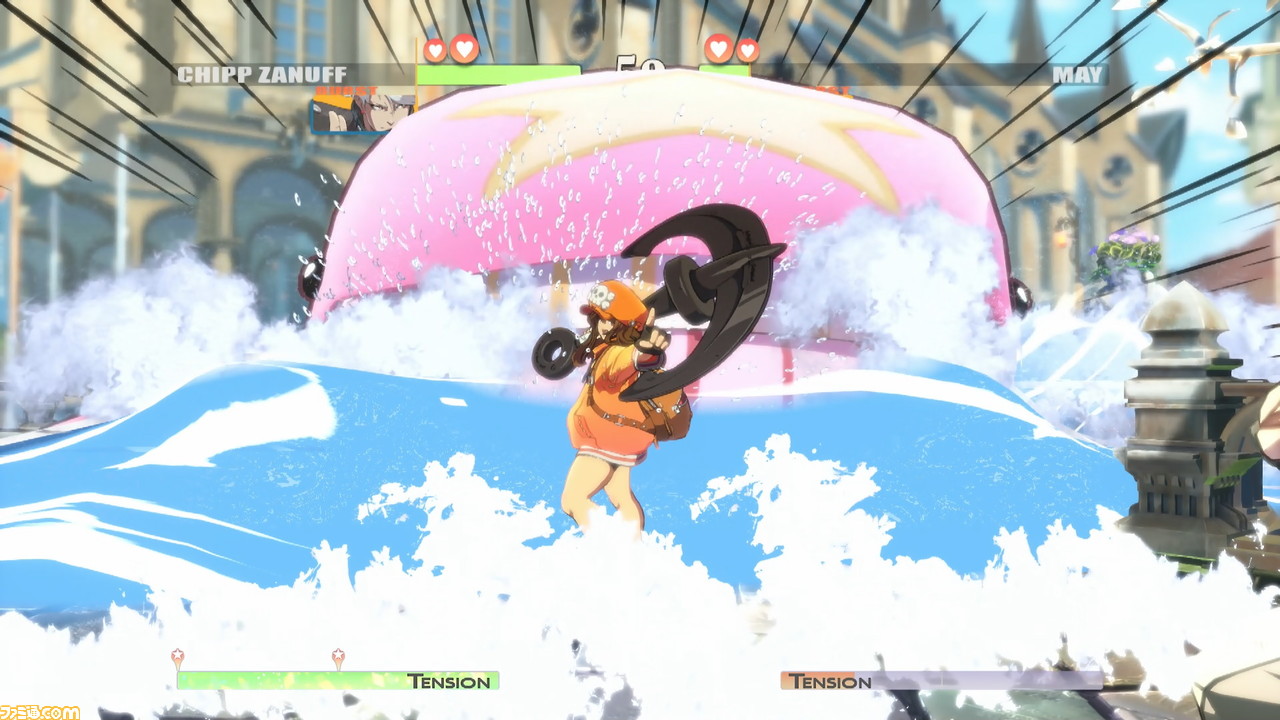Click Chipp Zanuff's character portrait

point(362,112)
